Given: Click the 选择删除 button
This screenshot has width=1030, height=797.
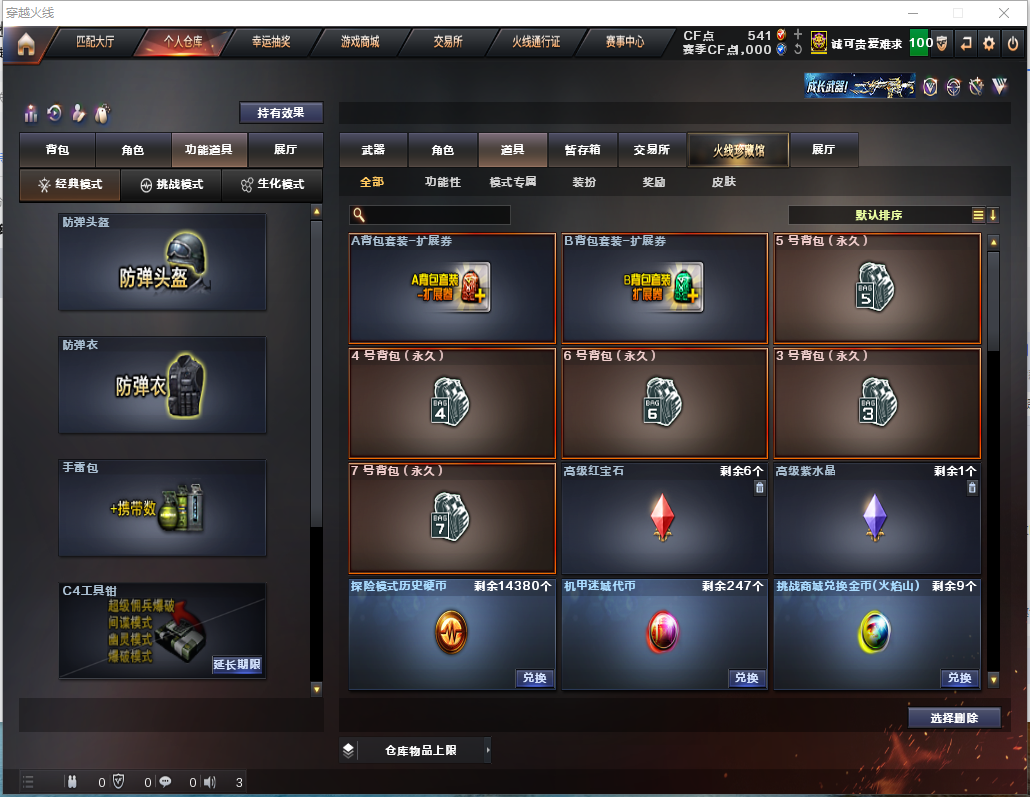Looking at the screenshot, I should 954,718.
